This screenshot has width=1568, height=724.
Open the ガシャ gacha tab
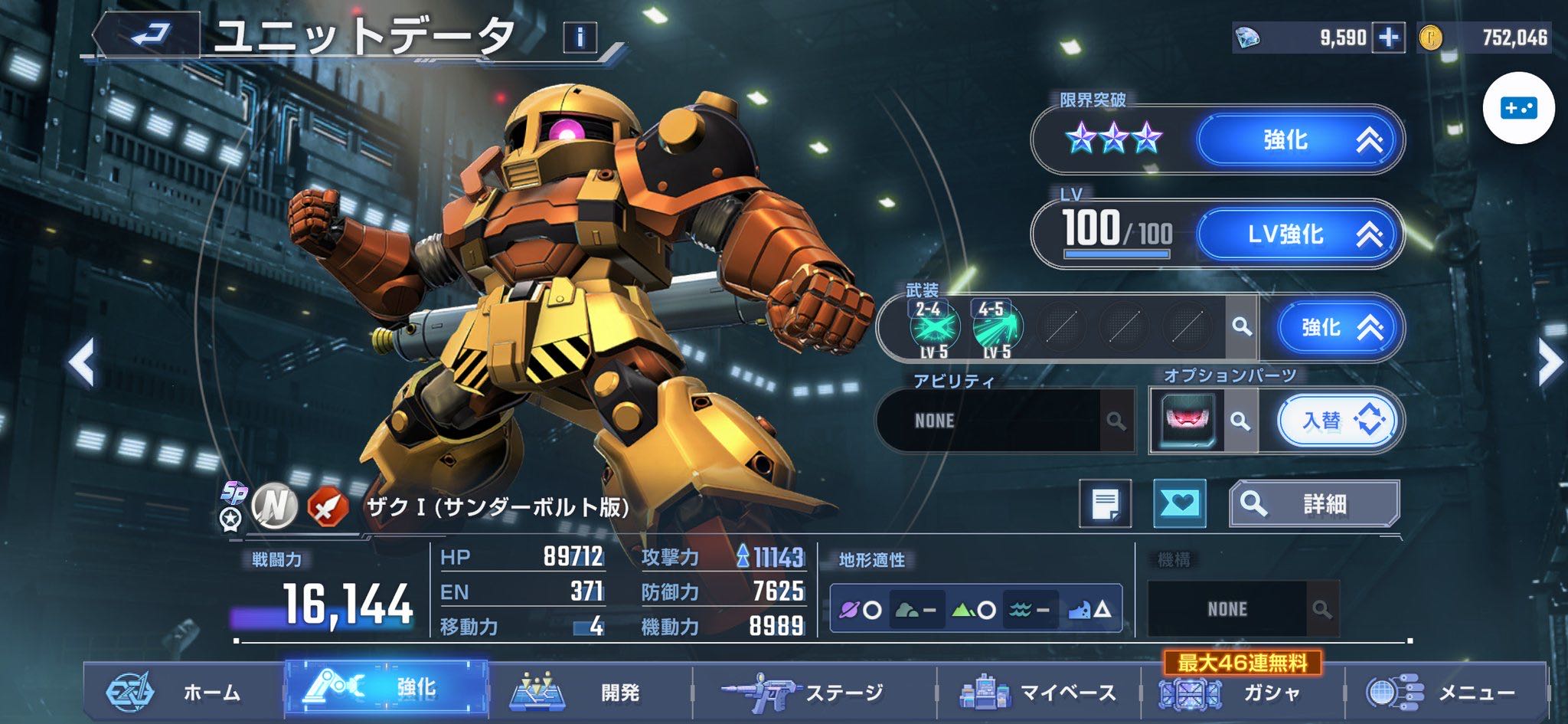[x=1240, y=692]
